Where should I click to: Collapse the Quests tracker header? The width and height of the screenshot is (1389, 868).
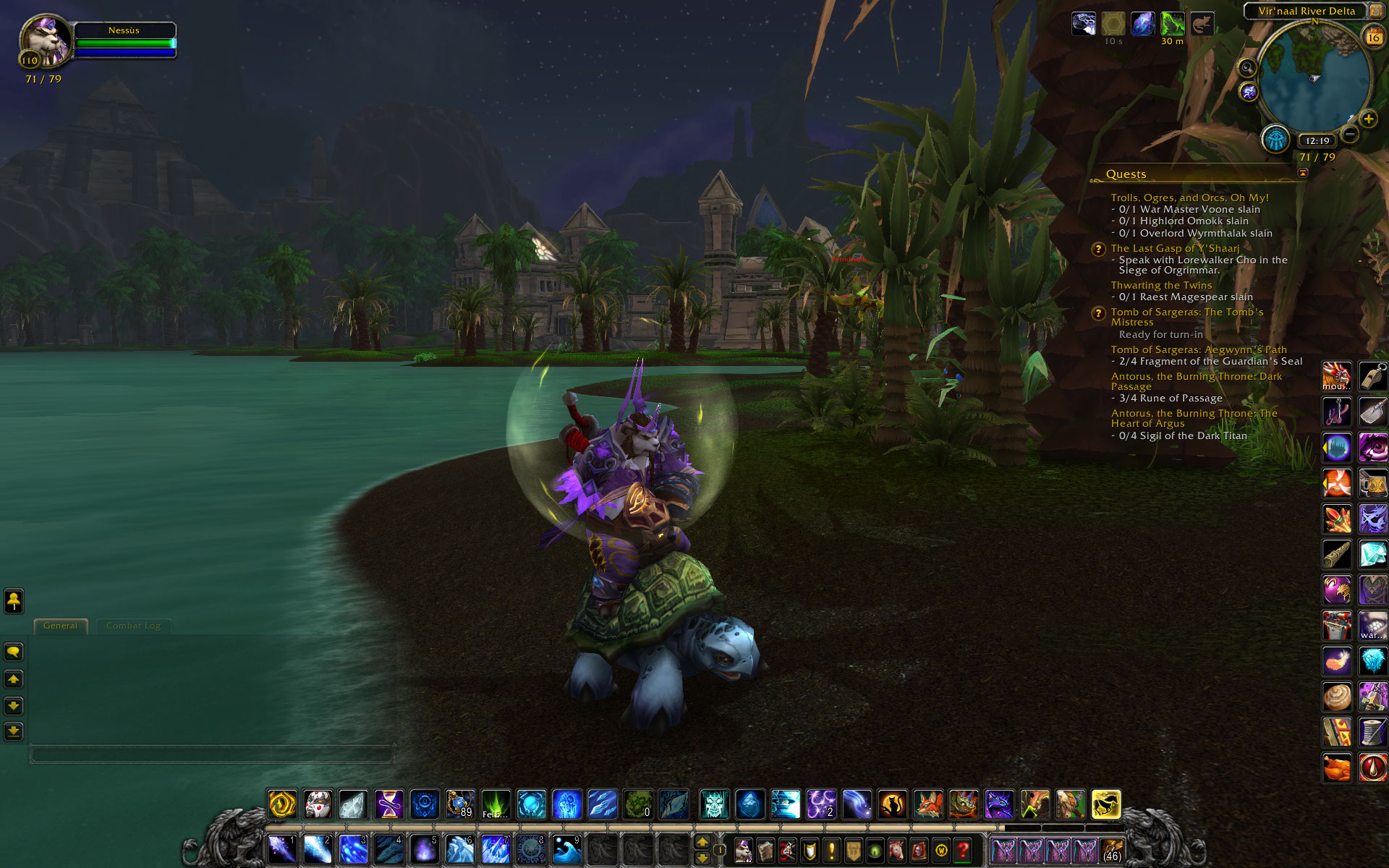click(1303, 173)
